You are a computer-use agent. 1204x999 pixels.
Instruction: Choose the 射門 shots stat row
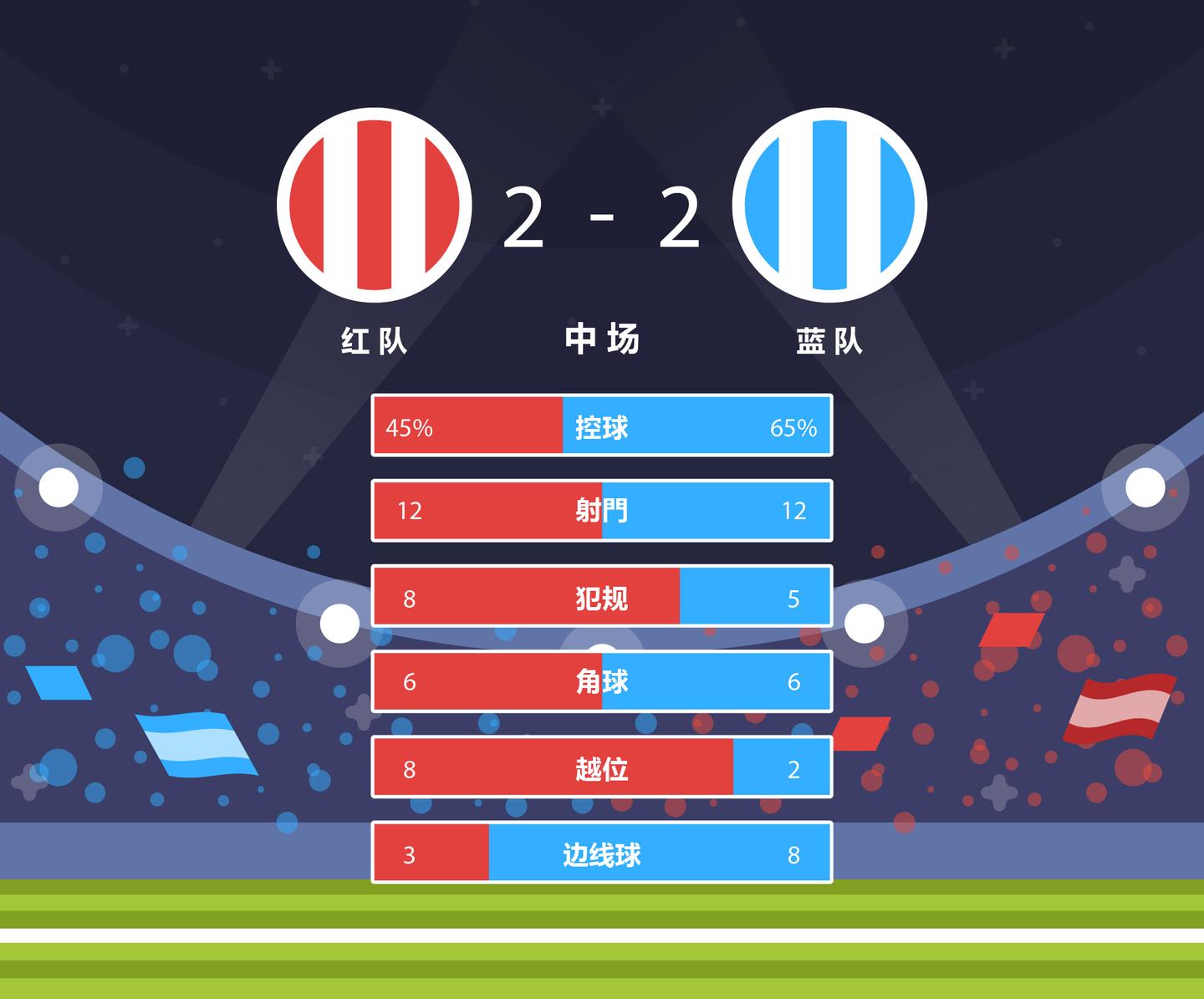(602, 511)
